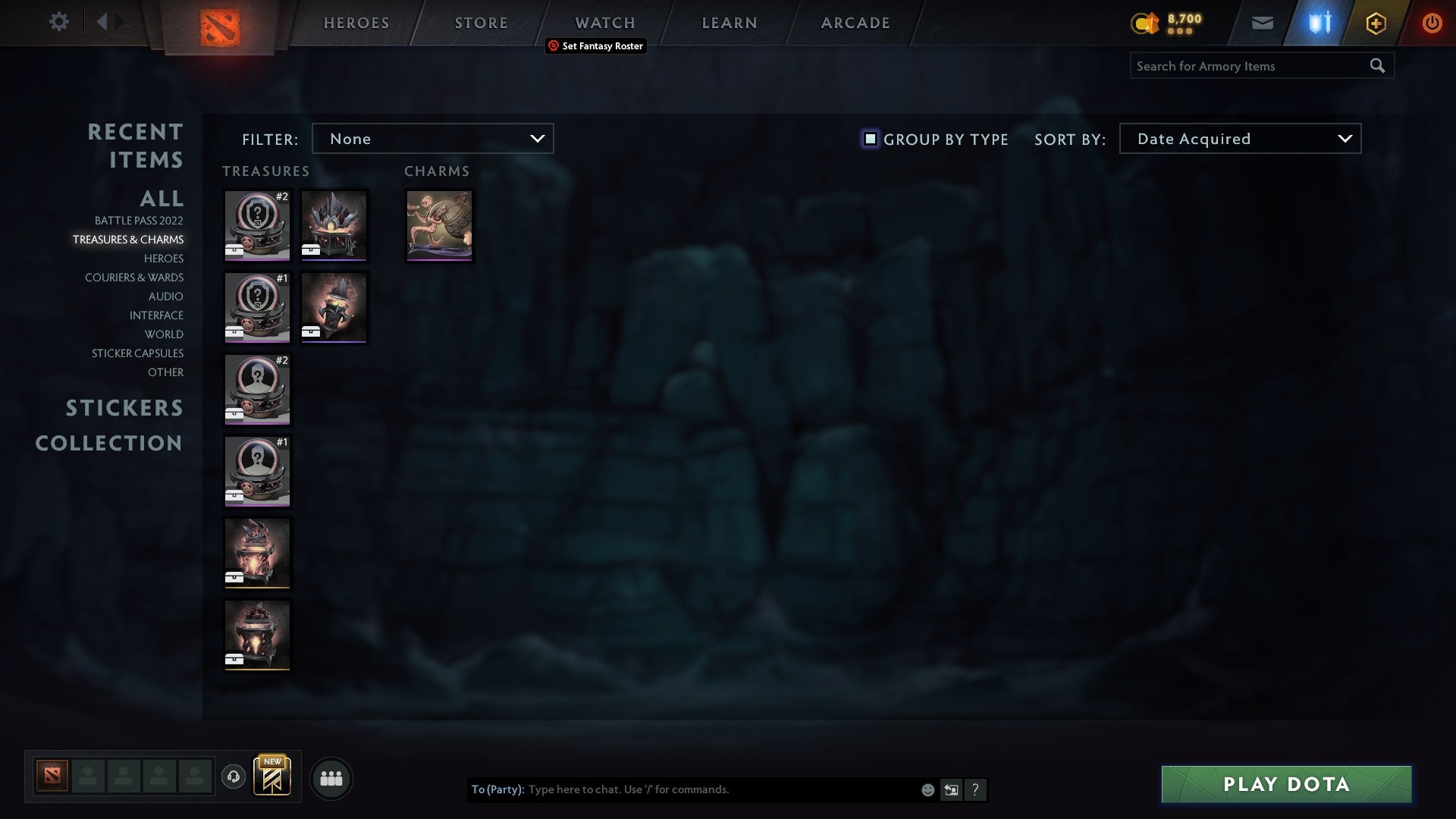Screen dimensions: 1456x819
Task: Switch to the HEROES tab
Action: [x=356, y=23]
